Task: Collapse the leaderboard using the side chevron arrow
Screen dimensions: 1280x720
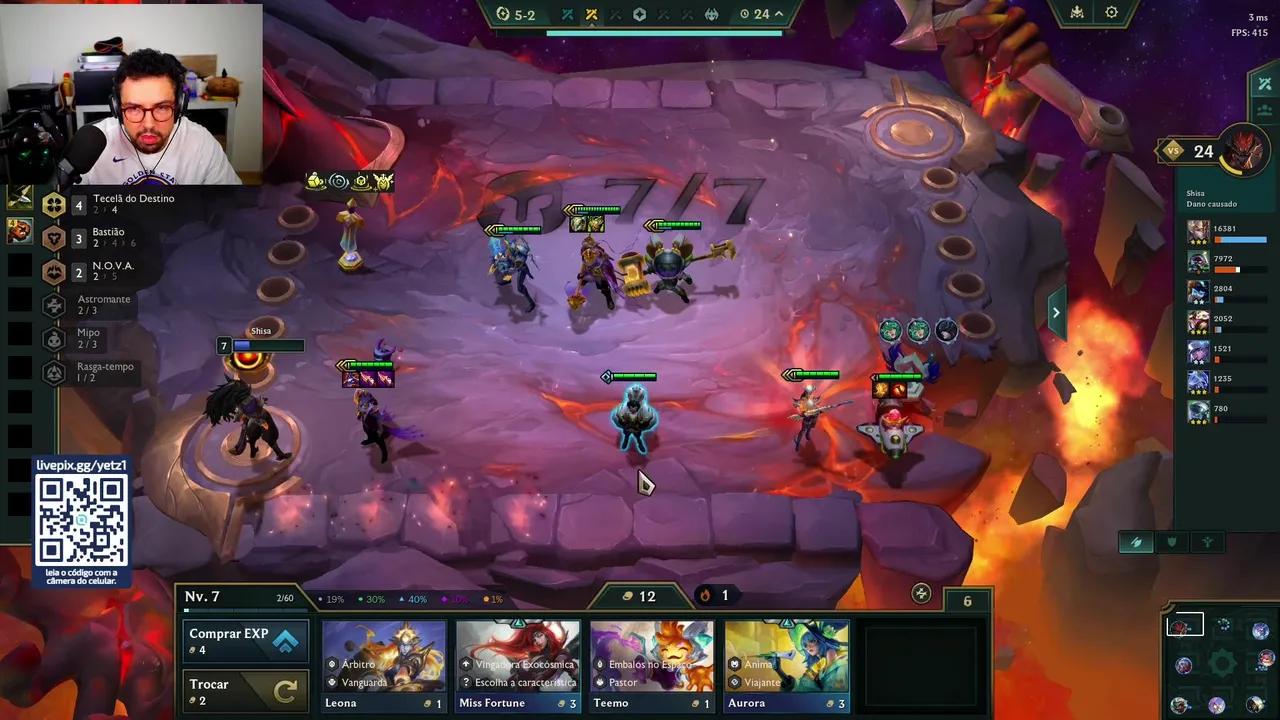Action: [x=1056, y=312]
